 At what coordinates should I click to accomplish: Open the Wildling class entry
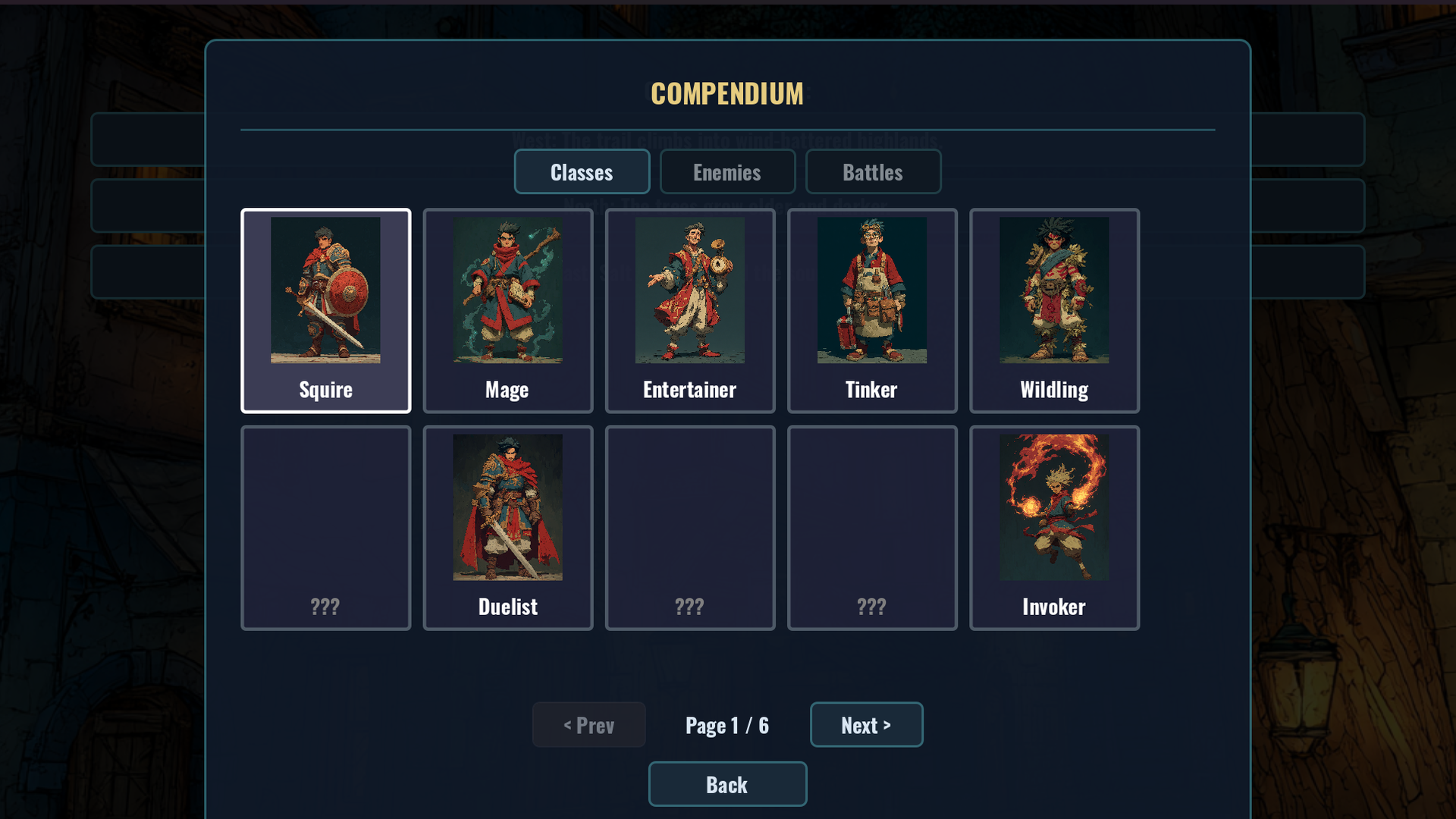(1053, 310)
